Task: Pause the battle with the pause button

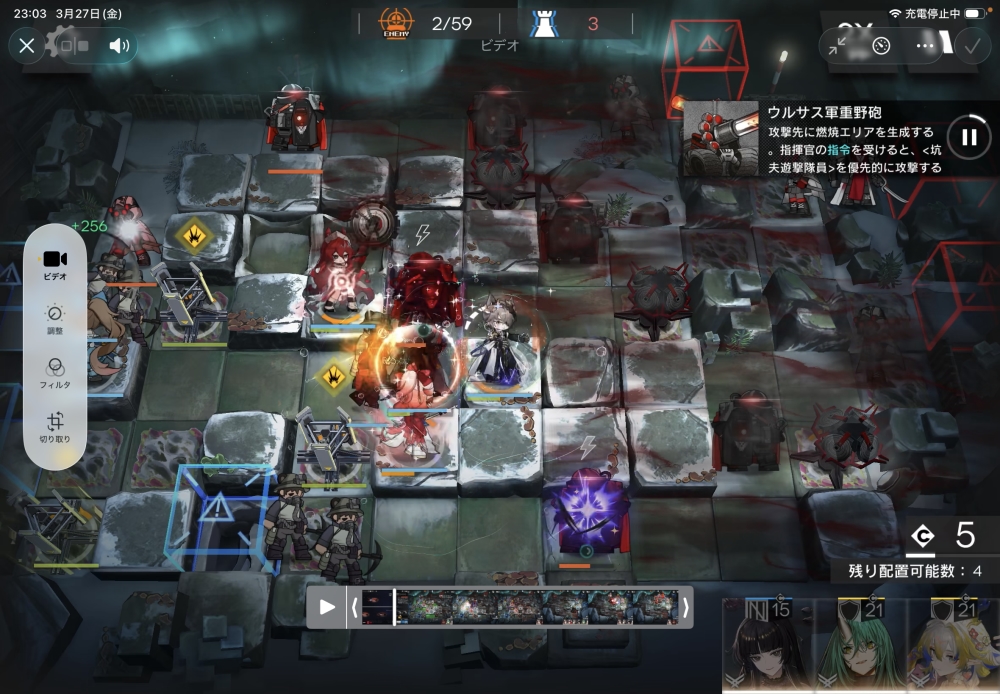Action: tap(968, 137)
